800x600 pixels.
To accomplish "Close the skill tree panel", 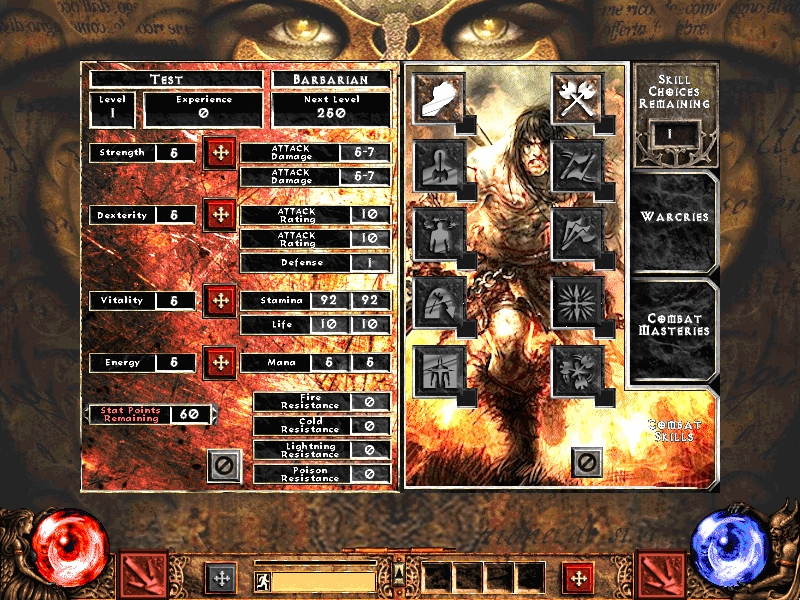I will click(x=587, y=463).
